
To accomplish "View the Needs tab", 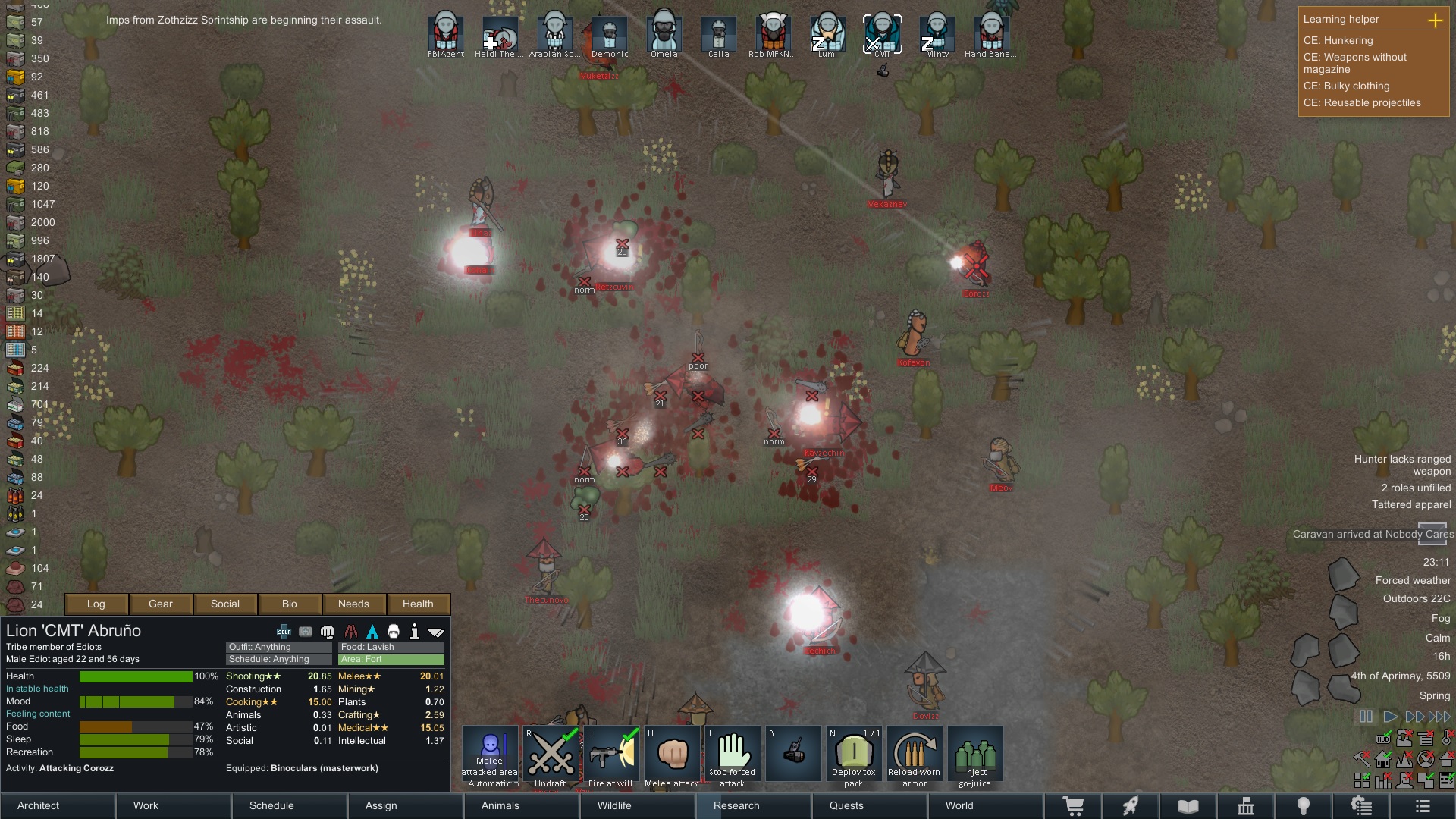I will (353, 604).
